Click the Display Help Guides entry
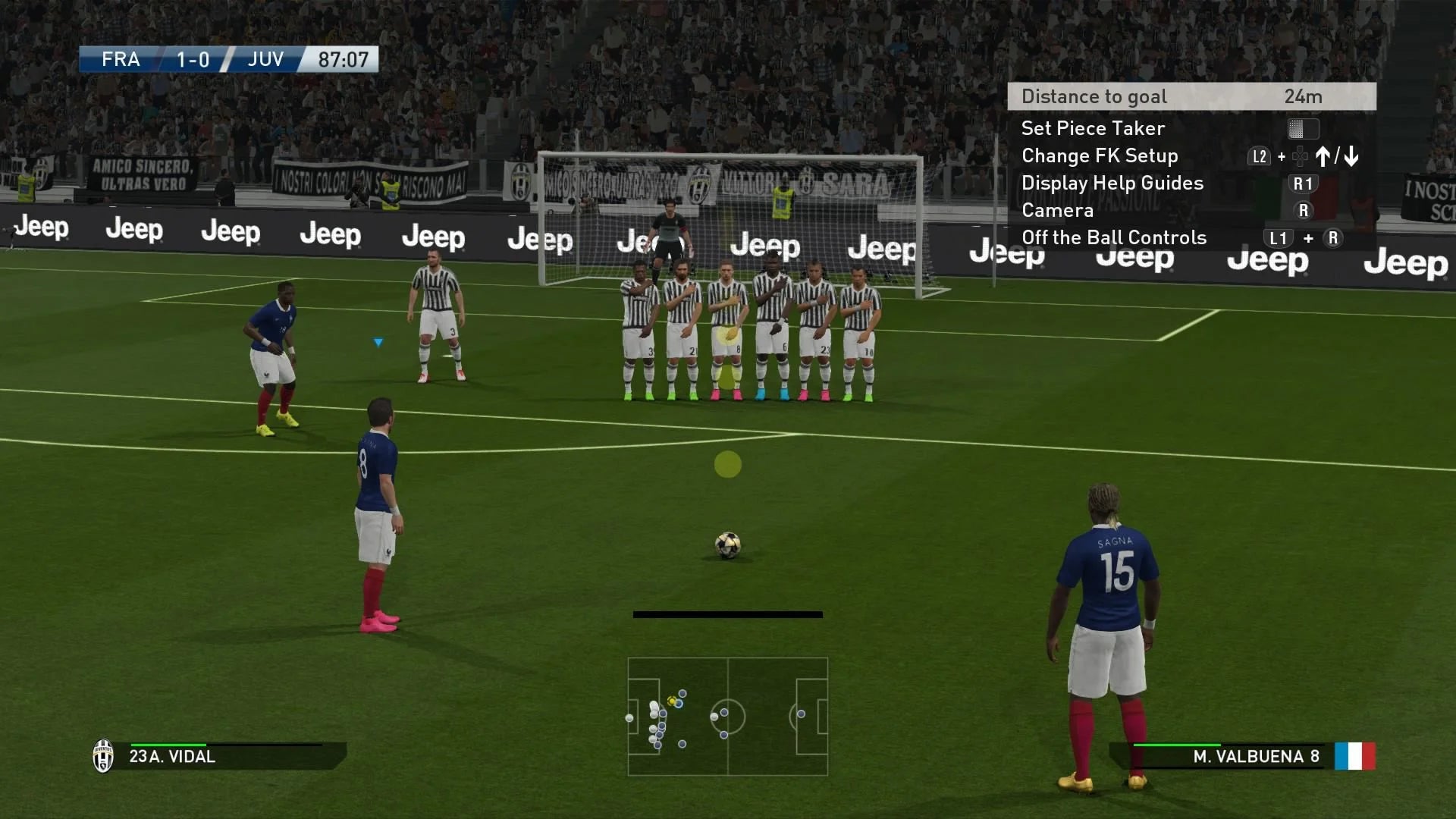Screen dimensions: 1456x819 [x=1112, y=183]
